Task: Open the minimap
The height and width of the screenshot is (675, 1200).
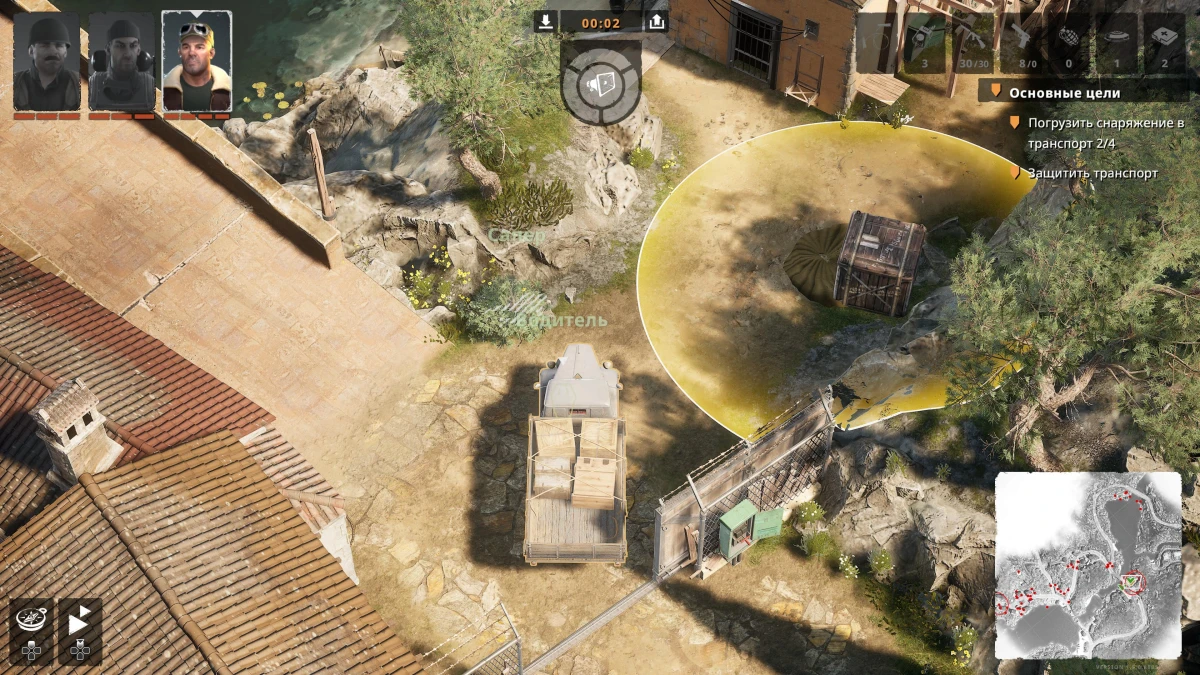Action: coord(1088,565)
